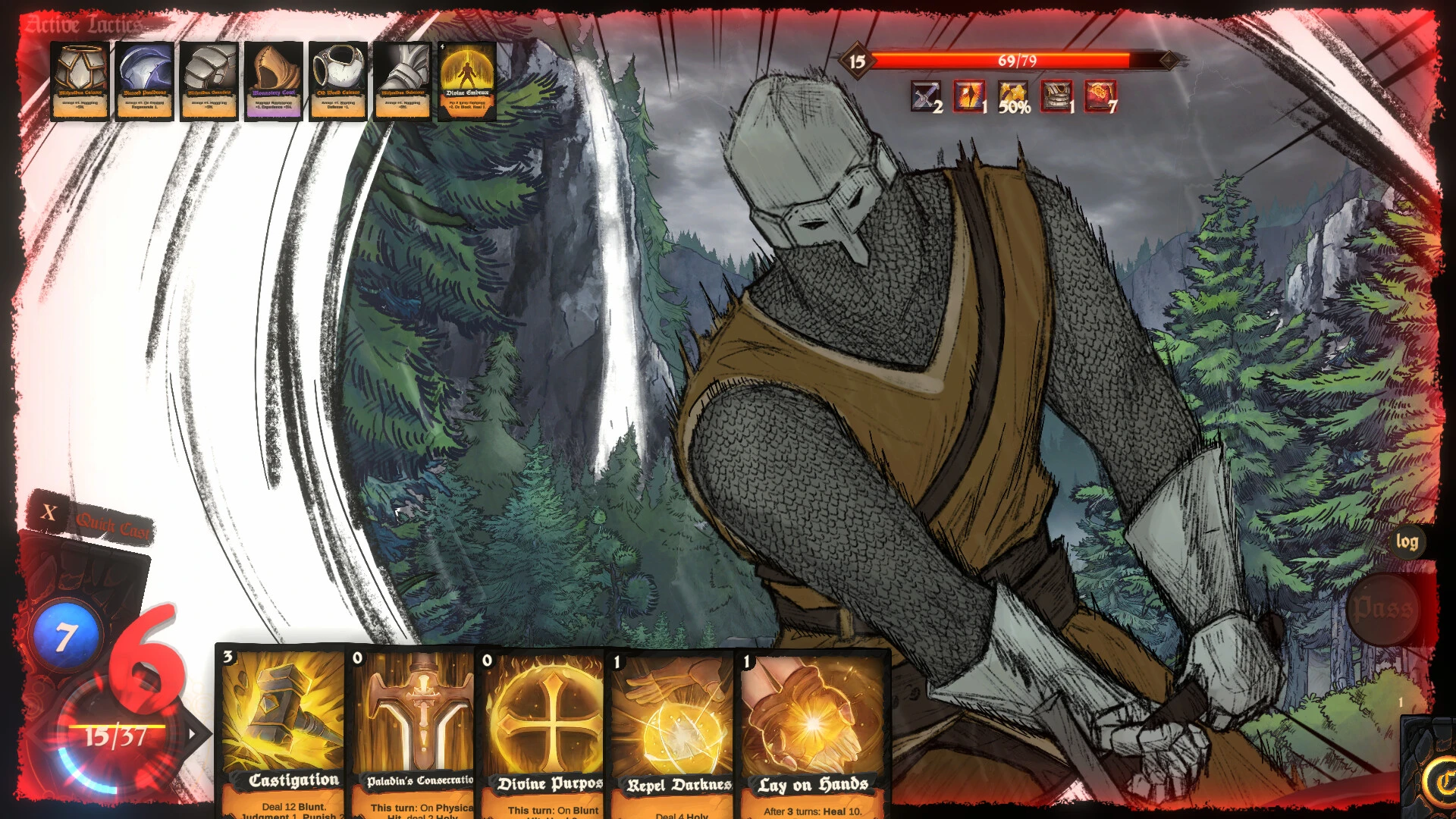Inspect the 50% stars status effect icon

pyautogui.click(x=1014, y=96)
